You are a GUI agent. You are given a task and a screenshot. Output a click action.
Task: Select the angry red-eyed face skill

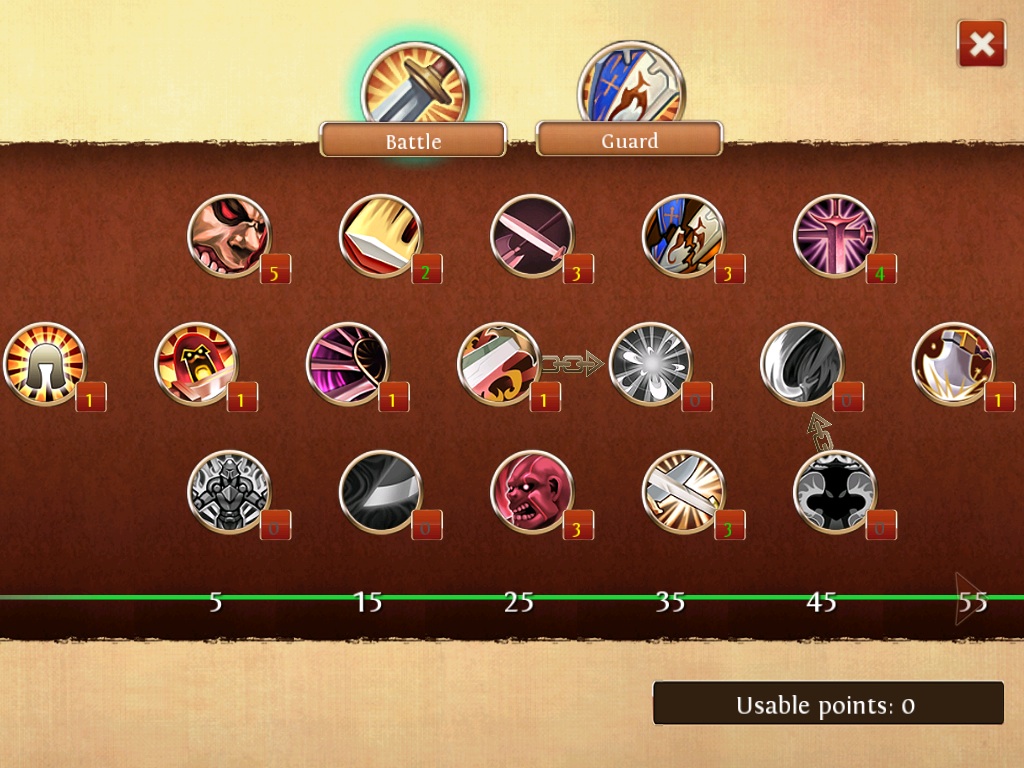pos(229,236)
